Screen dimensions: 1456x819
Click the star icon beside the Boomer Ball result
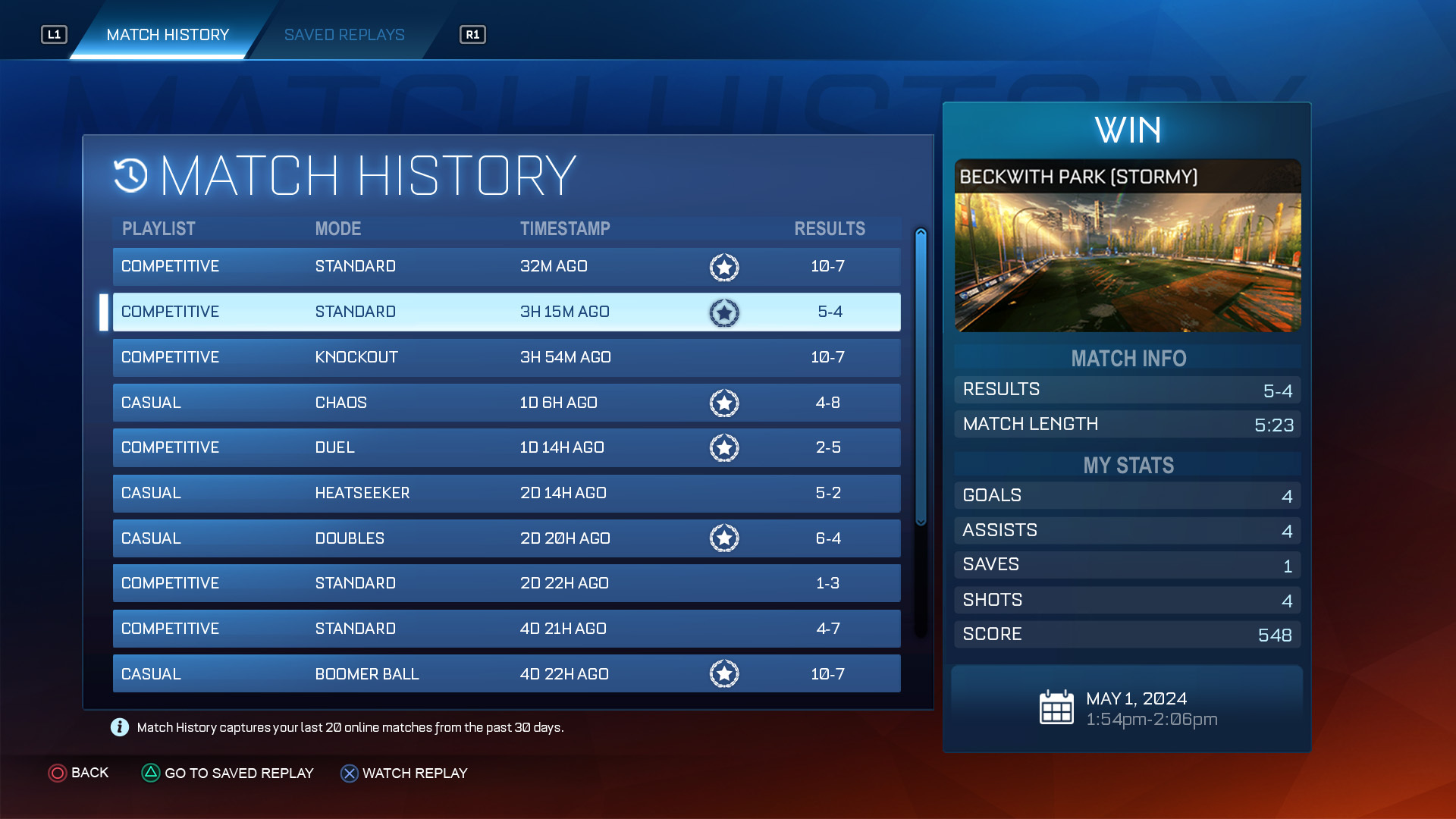pos(724,673)
